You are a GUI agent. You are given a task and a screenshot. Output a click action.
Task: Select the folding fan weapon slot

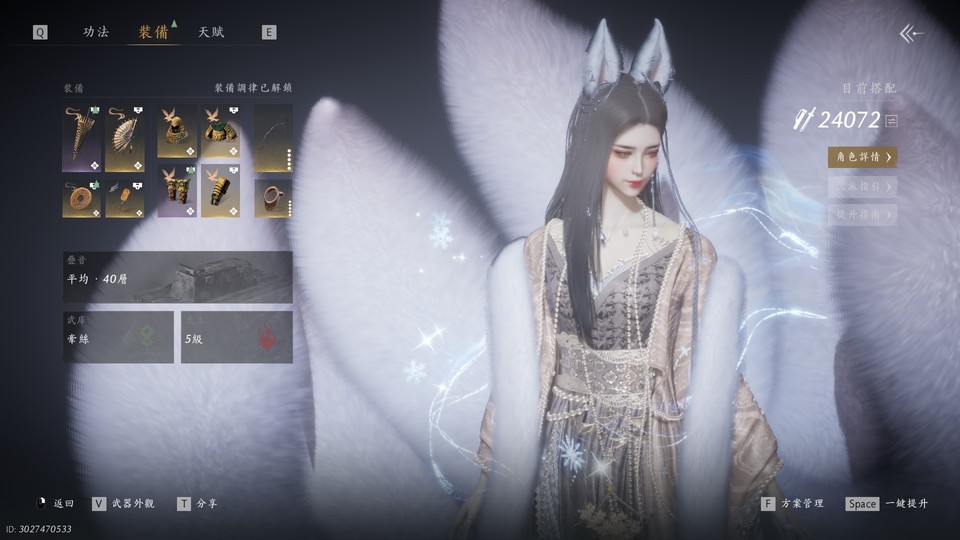(x=125, y=138)
